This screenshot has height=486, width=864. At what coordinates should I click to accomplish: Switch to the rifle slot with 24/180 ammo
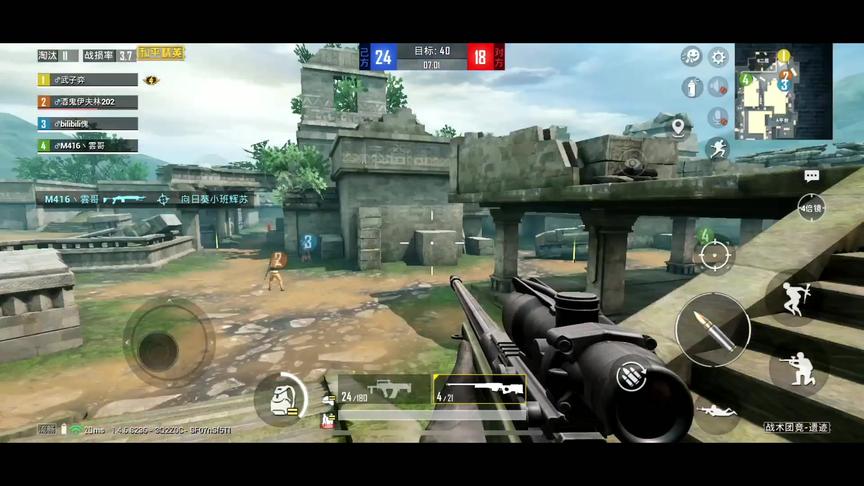tap(384, 390)
